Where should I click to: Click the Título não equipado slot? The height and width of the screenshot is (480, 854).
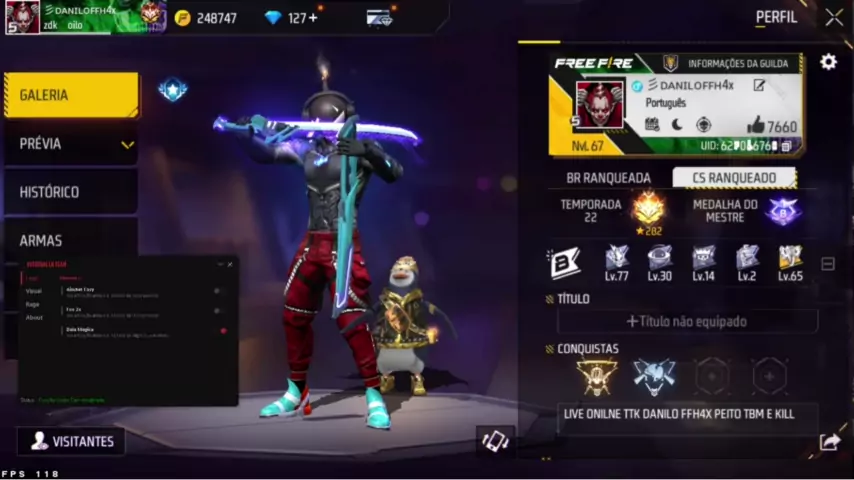pyautogui.click(x=687, y=321)
